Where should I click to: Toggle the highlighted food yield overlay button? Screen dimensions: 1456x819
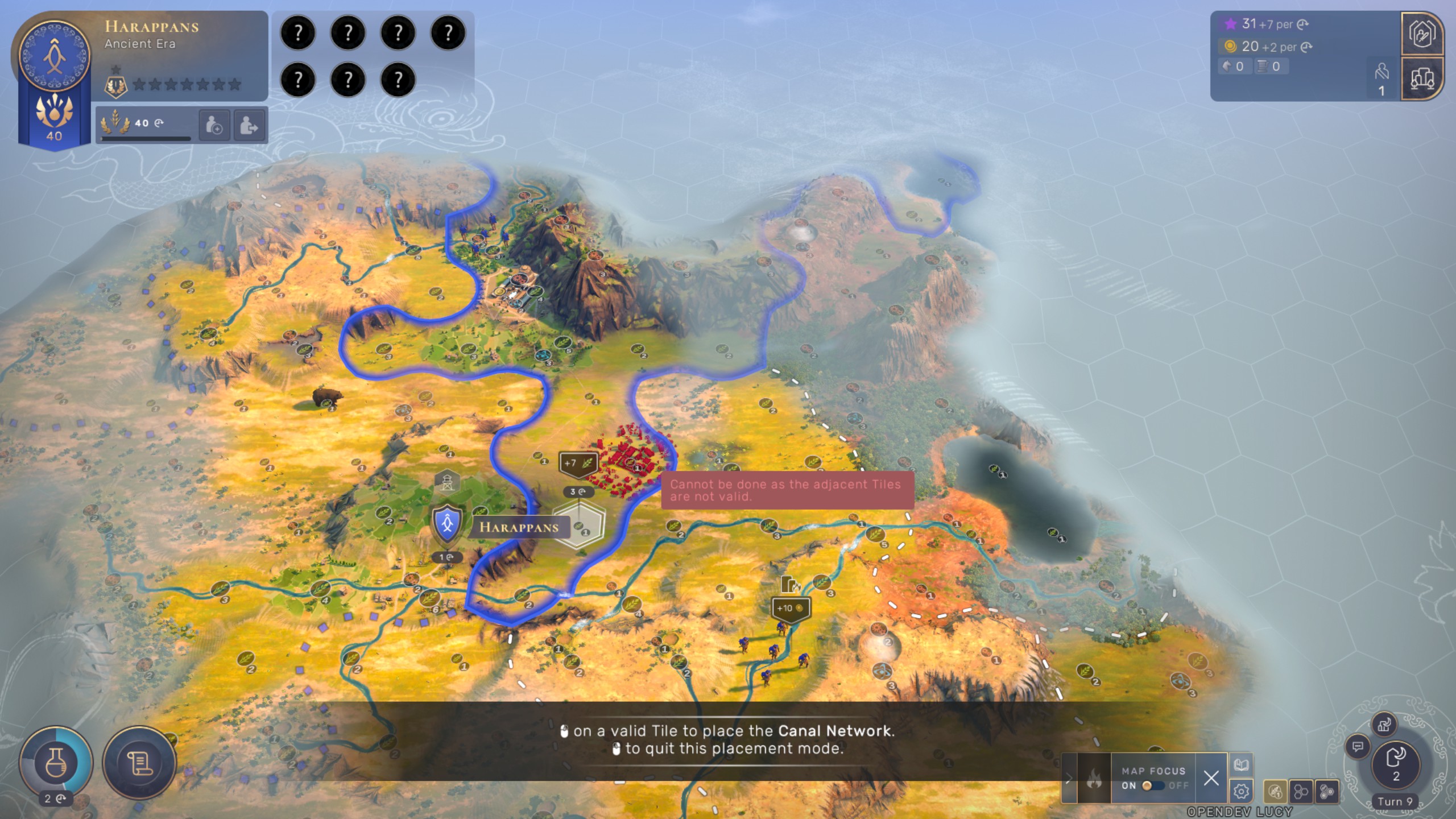pyautogui.click(x=1275, y=791)
